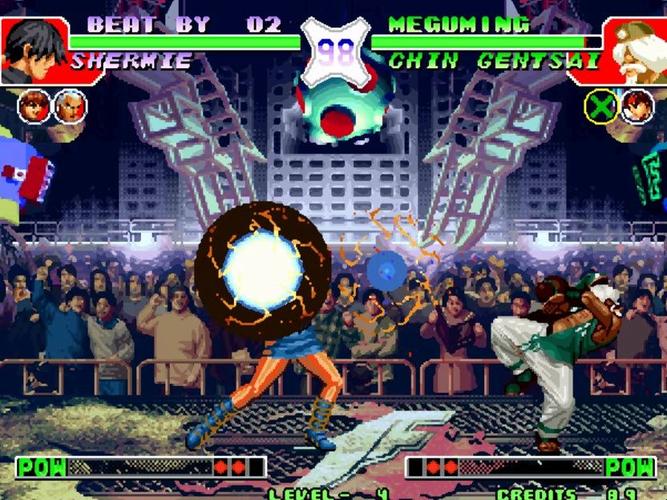Choose the red-haired teammate icon under Shermie
The image size is (667, 500).
click(x=34, y=105)
